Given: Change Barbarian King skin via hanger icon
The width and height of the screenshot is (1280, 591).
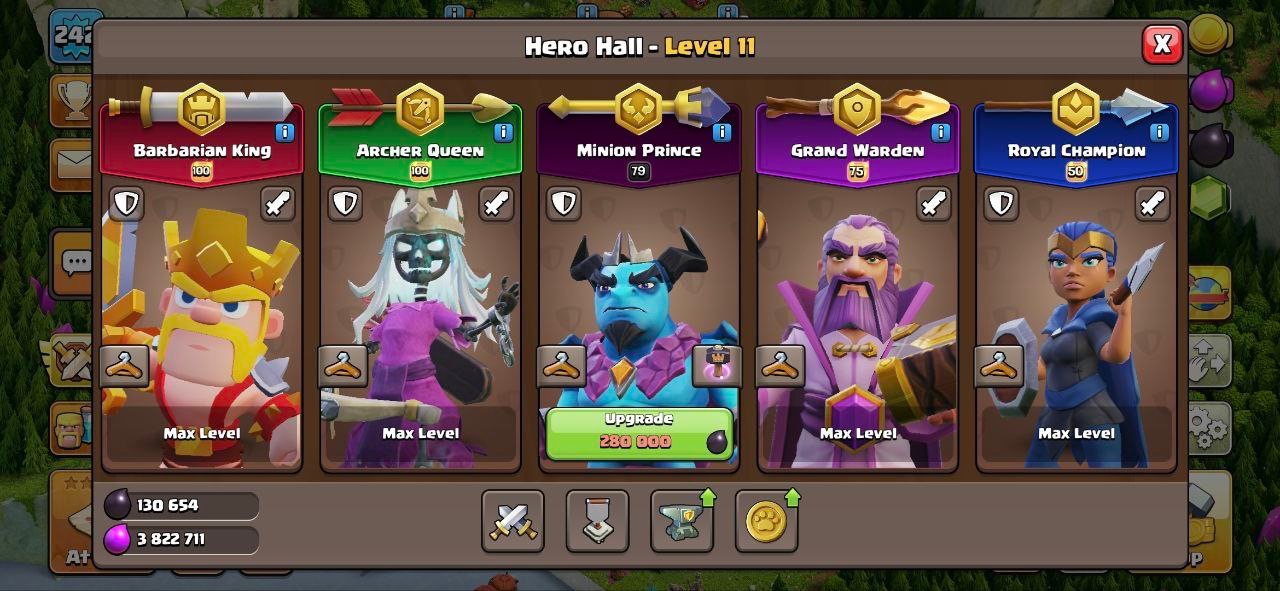Looking at the screenshot, I should pos(125,366).
